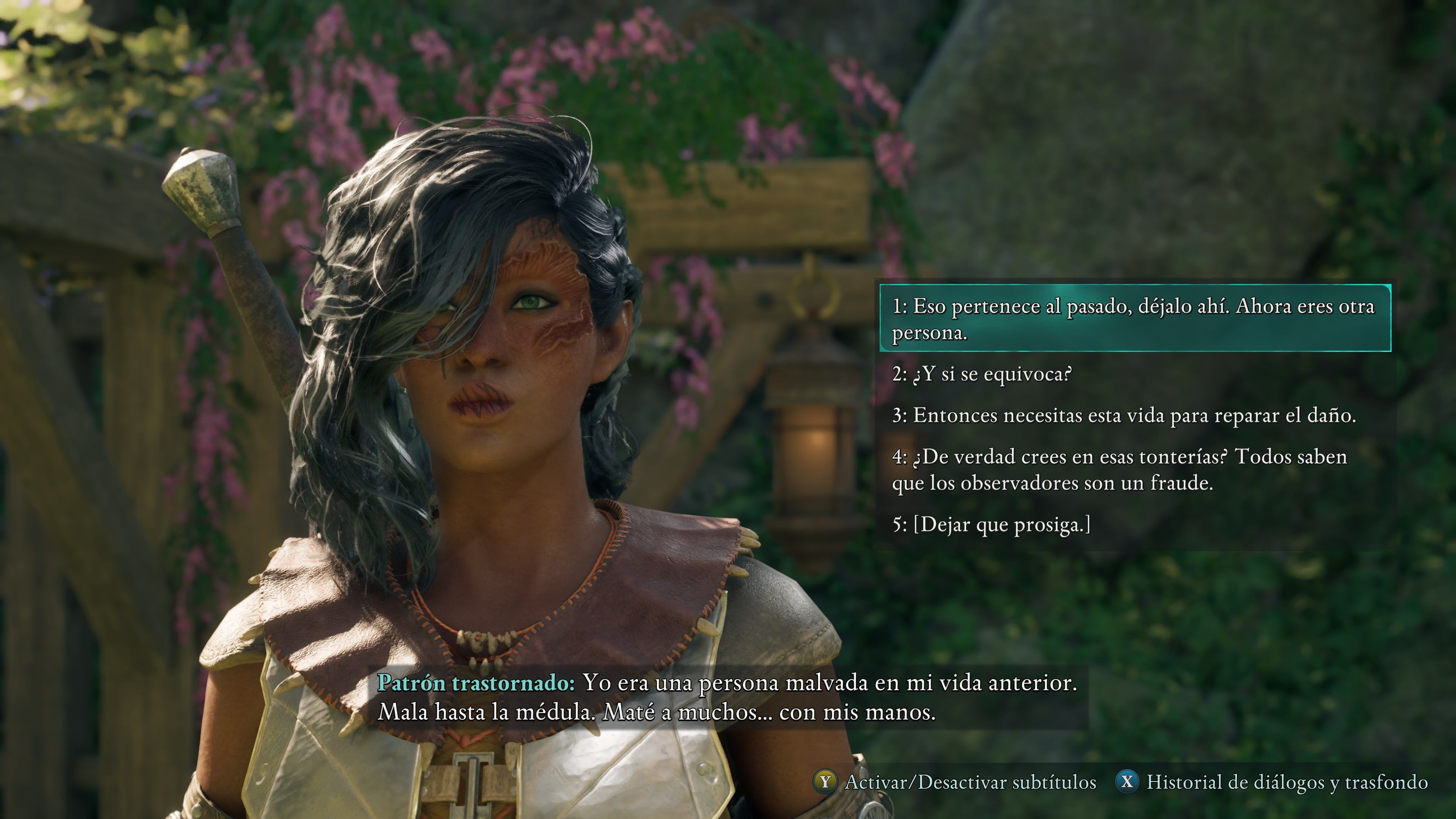Choose reply 'Eso pertenece al pasado, déjalo ahí'
This screenshot has height=819, width=1456.
click(1133, 319)
